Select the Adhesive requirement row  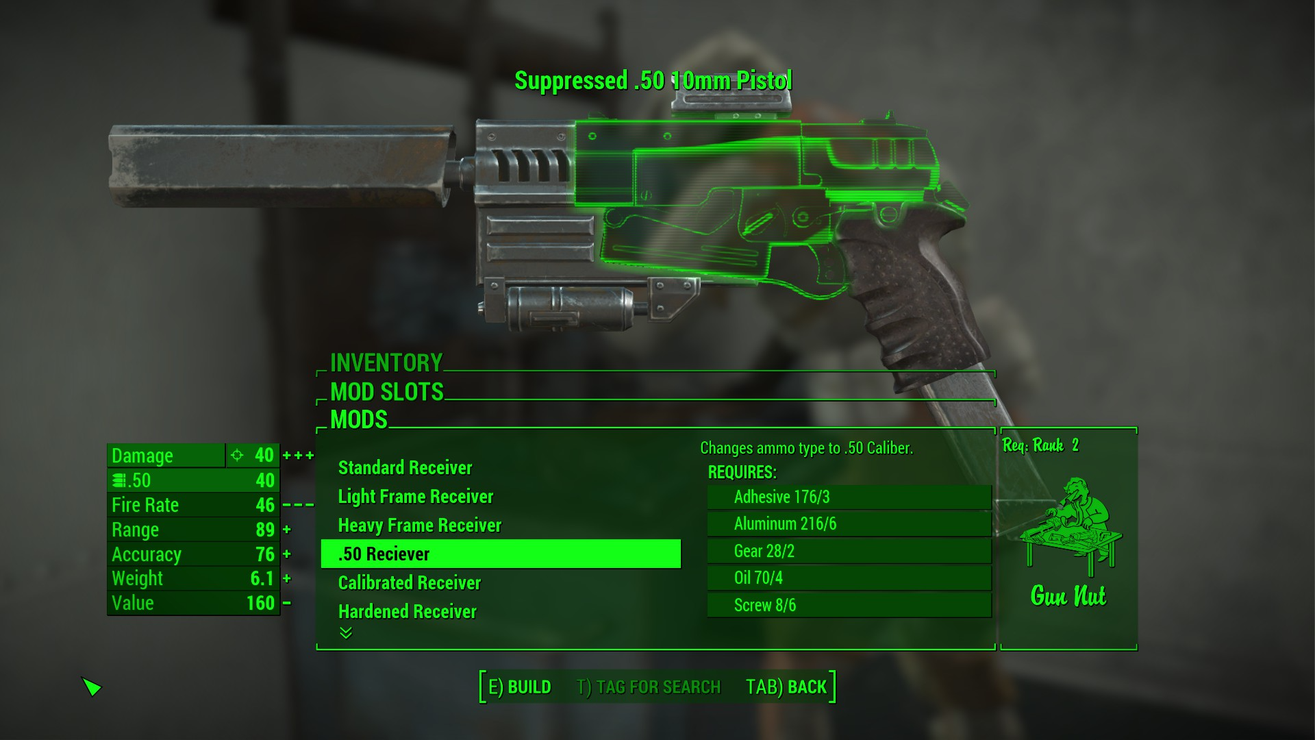tap(849, 497)
